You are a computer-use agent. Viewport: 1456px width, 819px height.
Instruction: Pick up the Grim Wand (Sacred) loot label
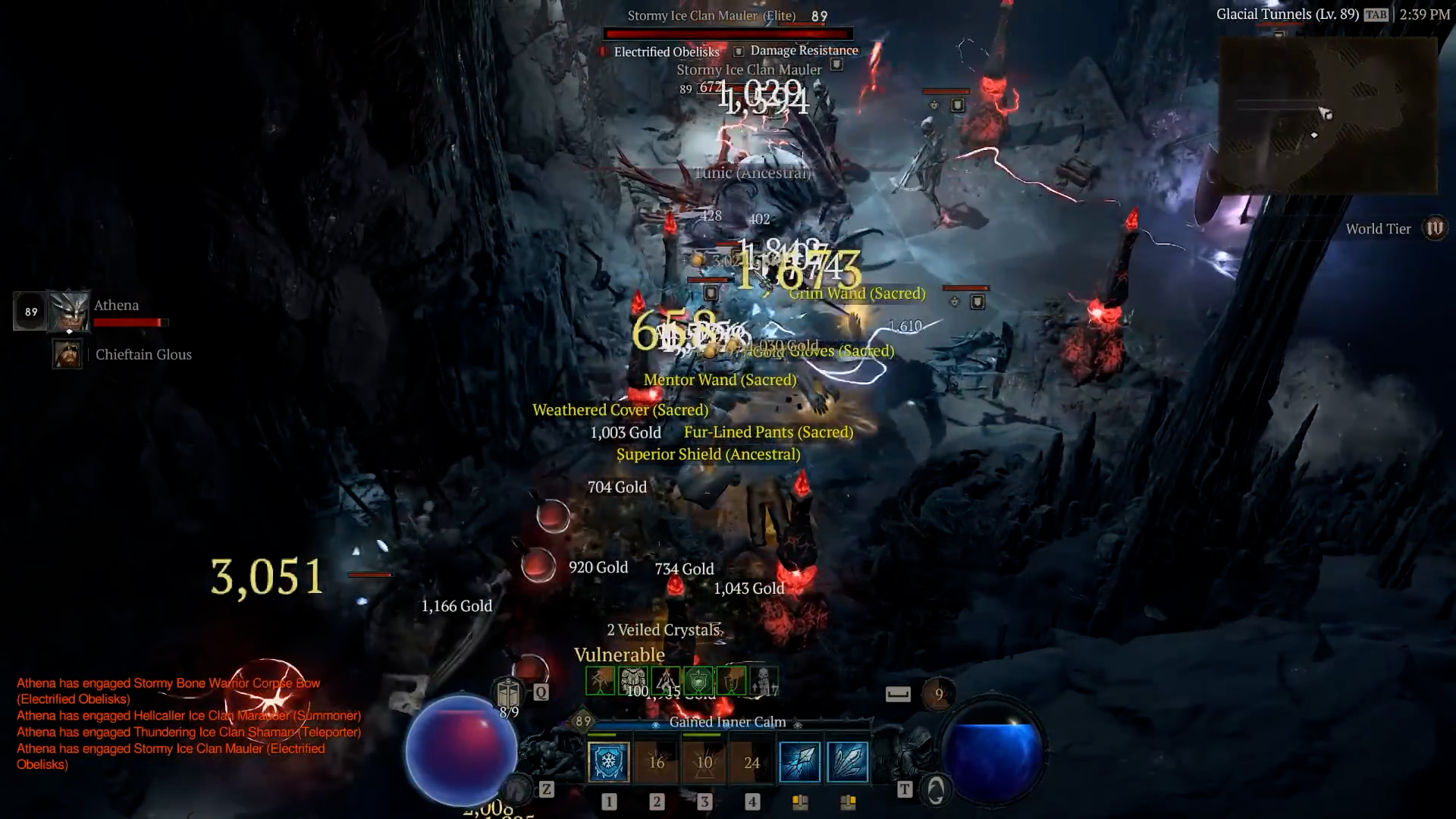click(x=857, y=293)
